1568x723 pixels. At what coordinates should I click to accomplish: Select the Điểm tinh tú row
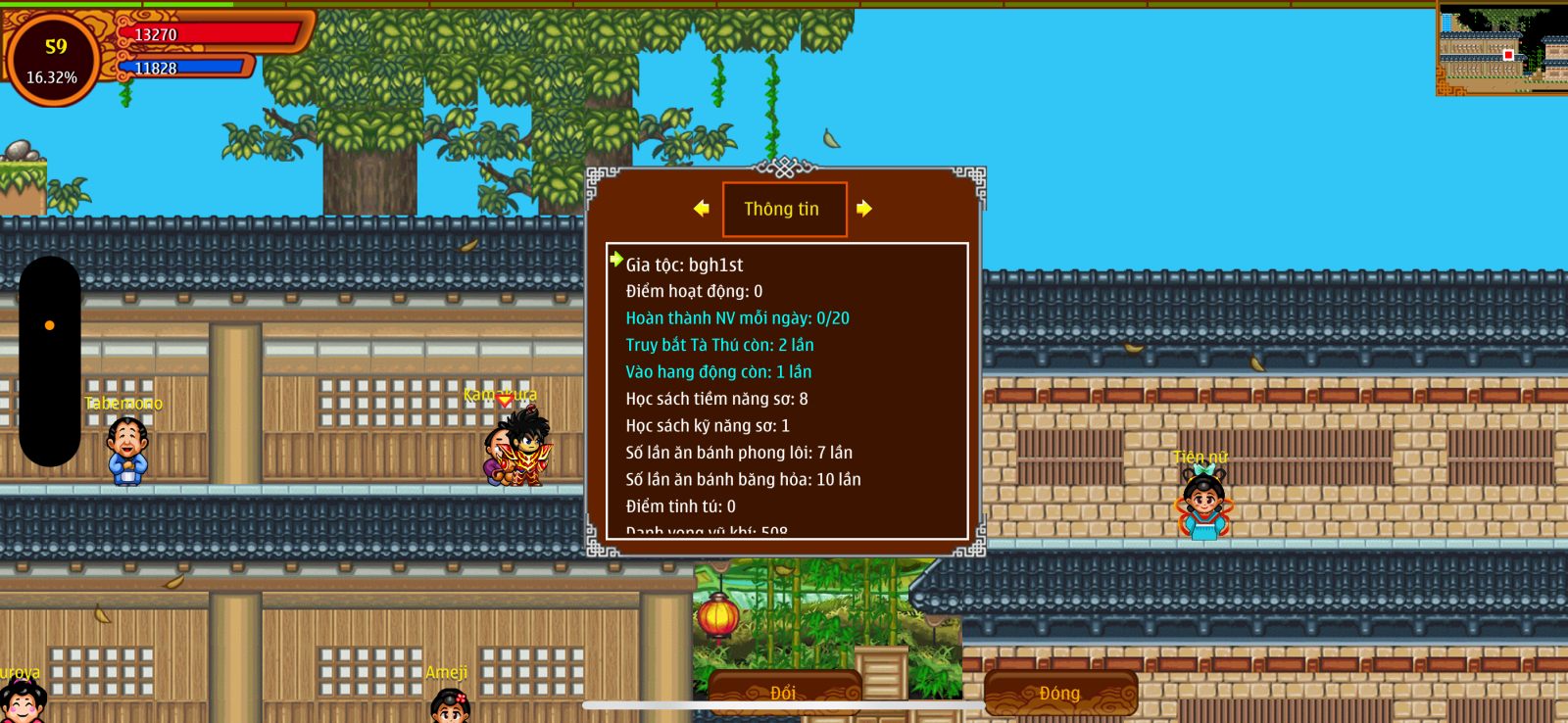[680, 506]
